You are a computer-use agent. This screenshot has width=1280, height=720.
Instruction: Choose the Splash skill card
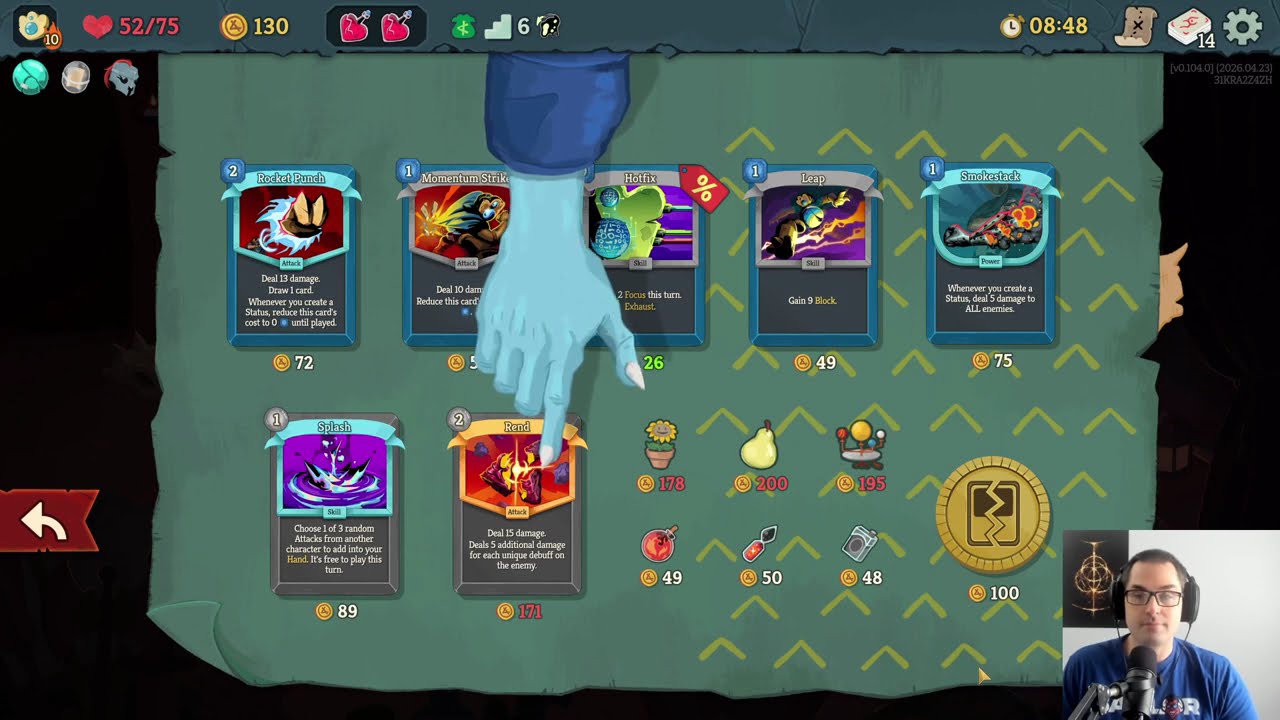334,505
